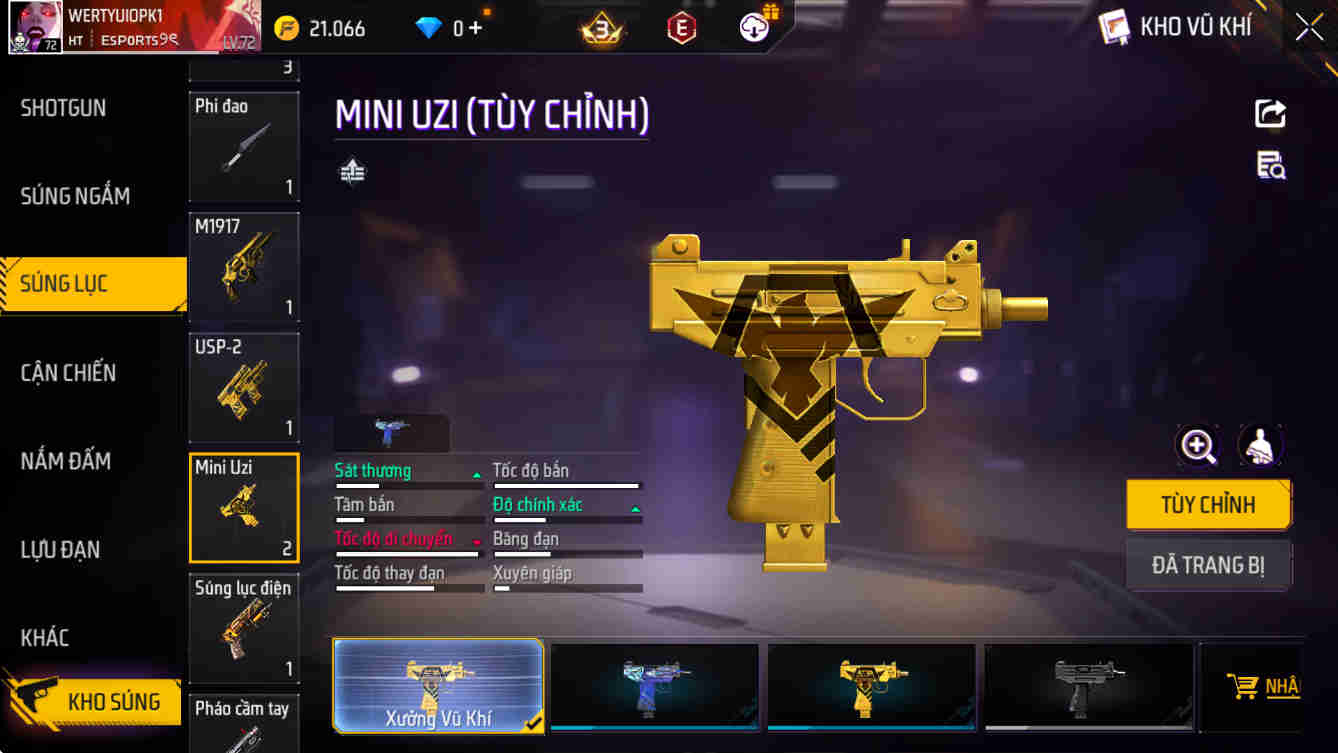Select the USP-2 weapon slot
Viewport: 1338px width, 753px height.
coord(244,387)
